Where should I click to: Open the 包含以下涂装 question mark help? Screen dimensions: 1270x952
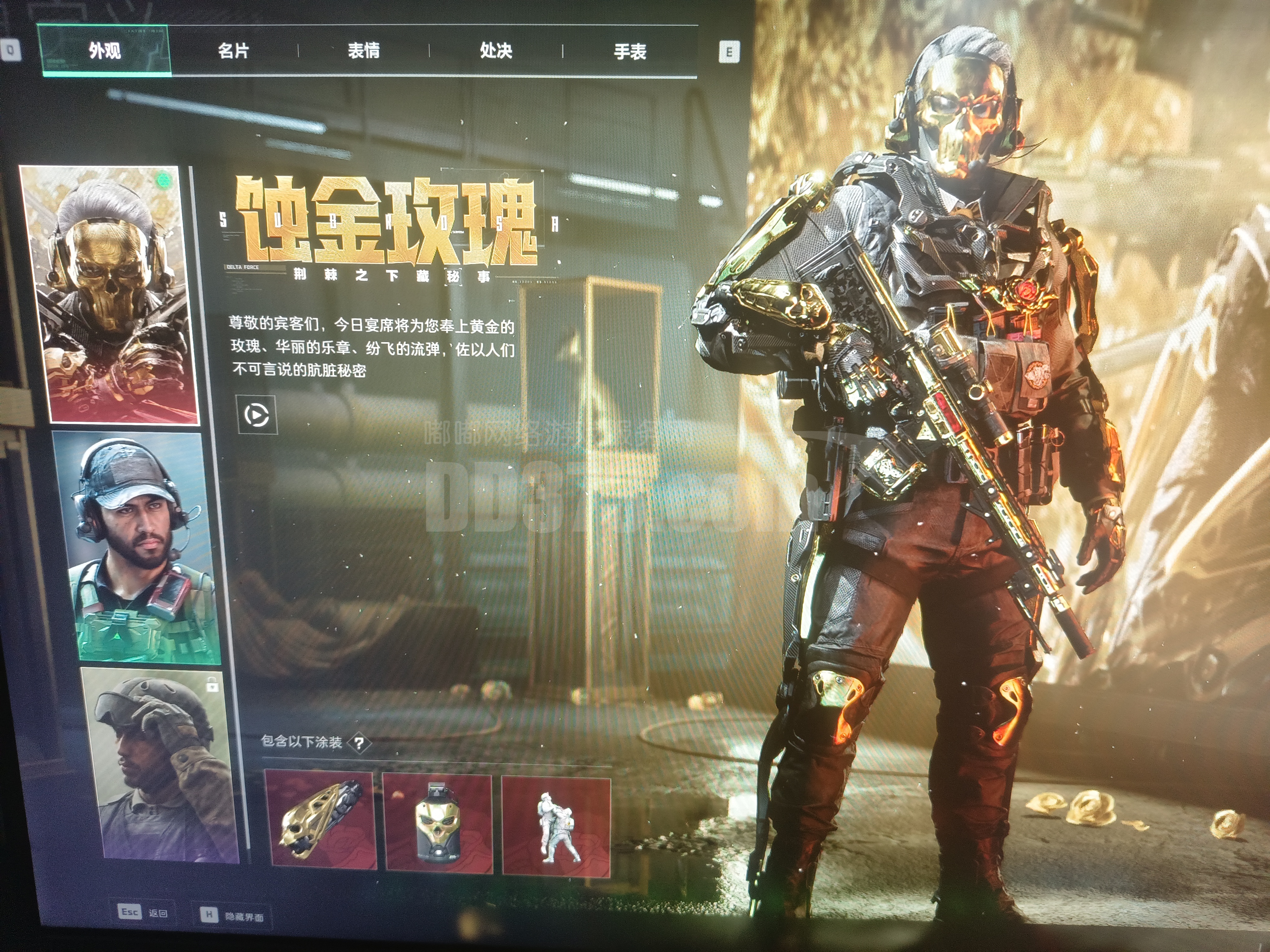coord(359,744)
